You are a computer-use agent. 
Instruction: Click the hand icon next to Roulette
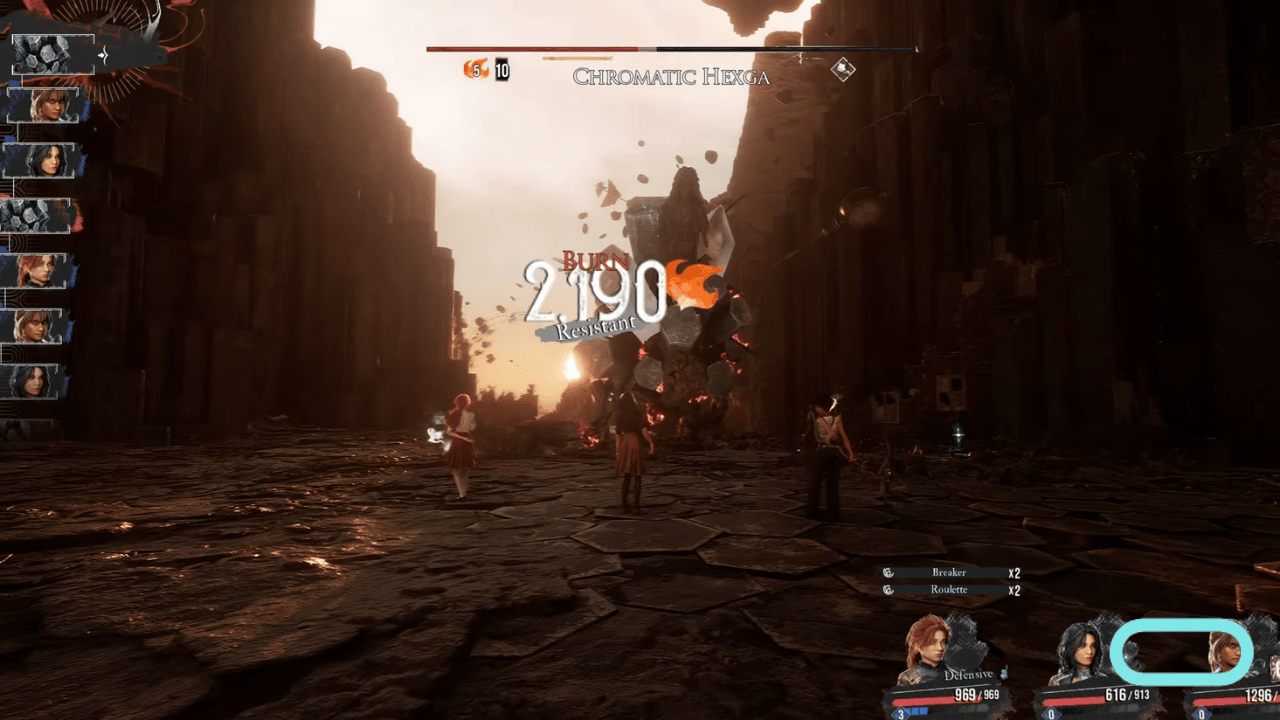click(888, 589)
